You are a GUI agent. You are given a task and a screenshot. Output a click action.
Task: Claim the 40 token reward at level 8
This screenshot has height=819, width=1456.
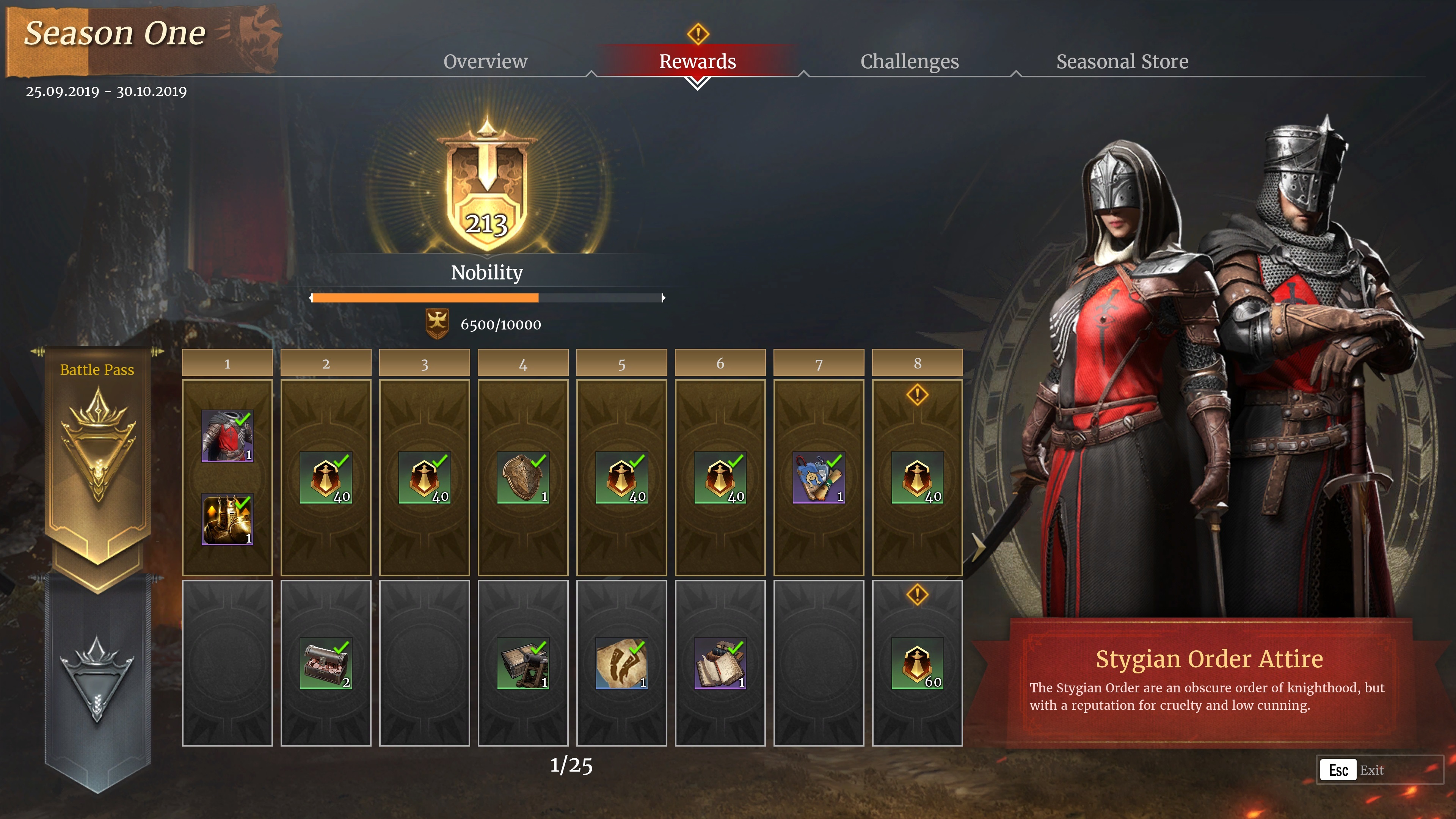[x=917, y=478]
